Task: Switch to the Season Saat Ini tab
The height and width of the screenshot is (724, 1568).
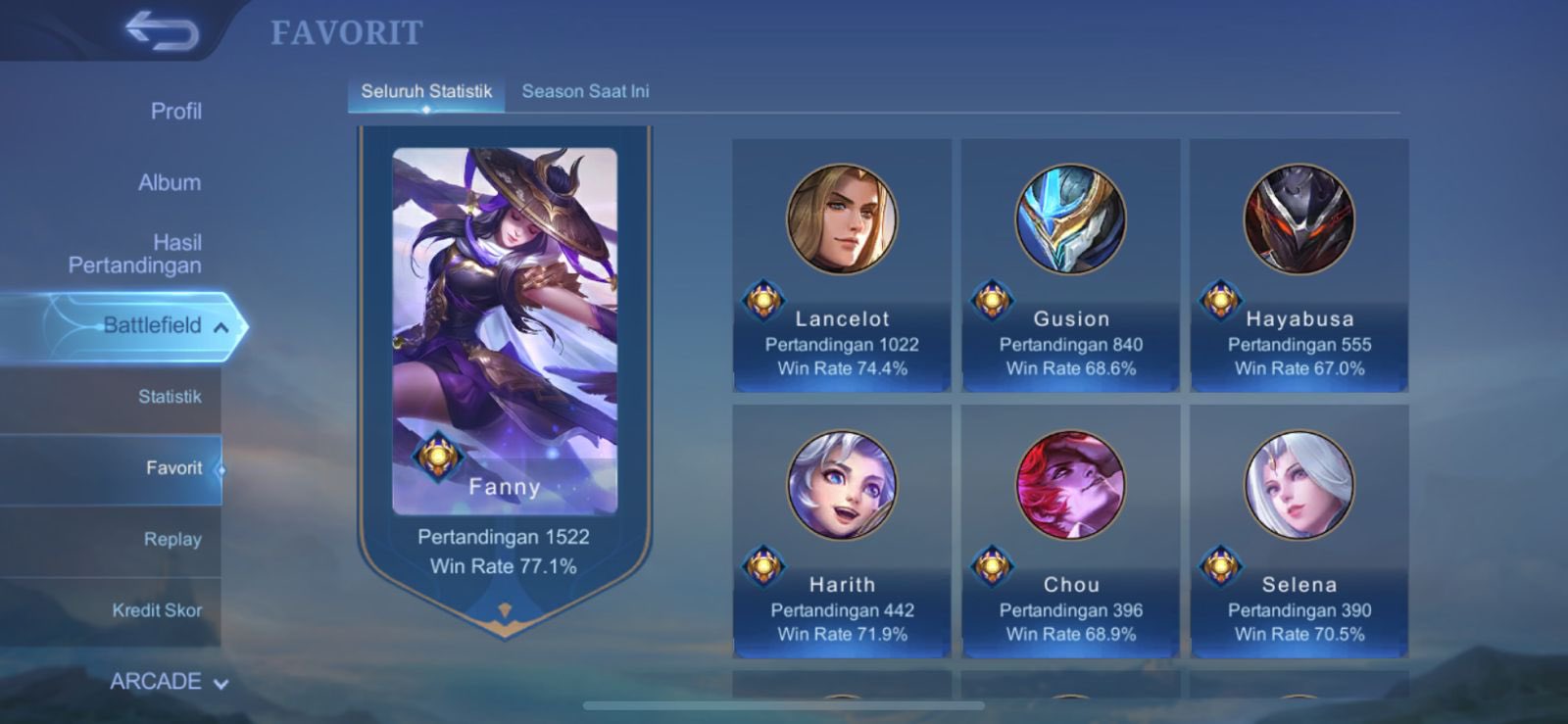Action: tap(585, 91)
